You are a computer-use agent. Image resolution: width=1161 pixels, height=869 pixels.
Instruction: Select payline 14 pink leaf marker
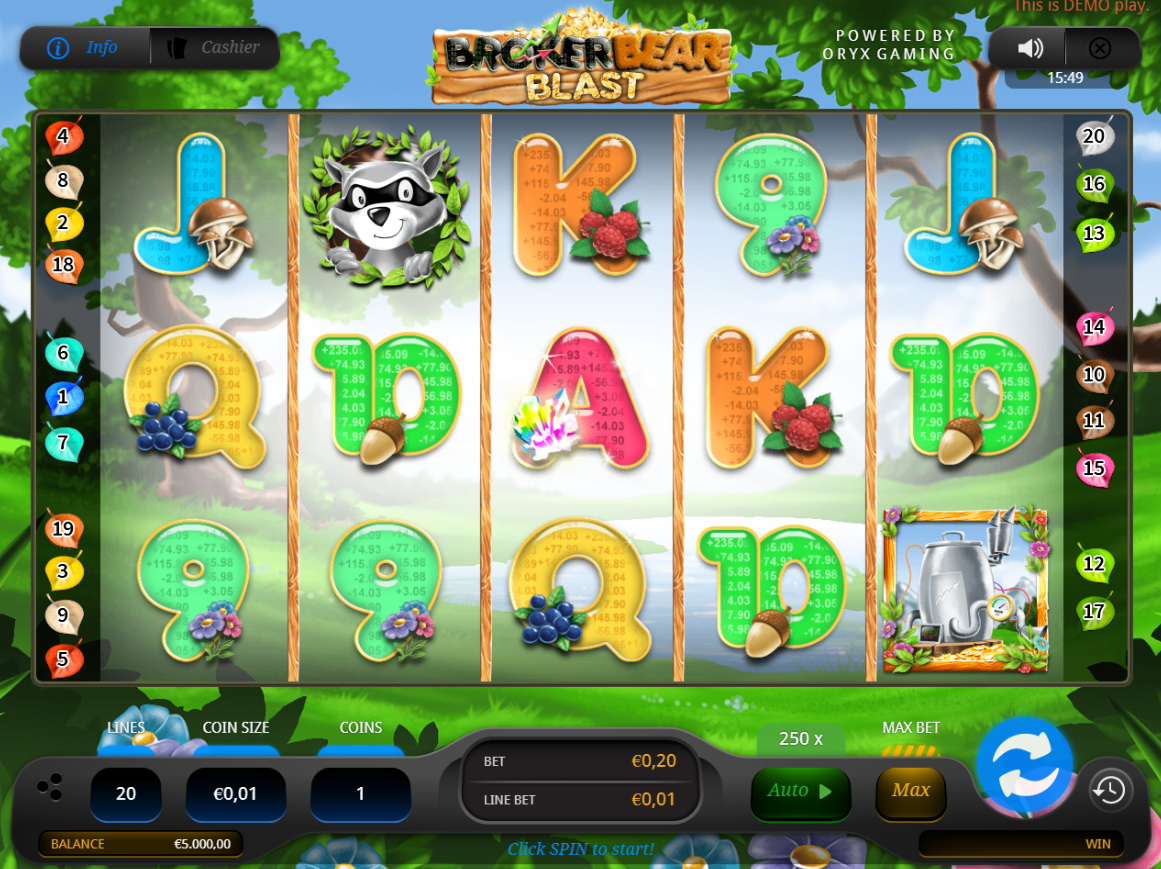(1094, 327)
